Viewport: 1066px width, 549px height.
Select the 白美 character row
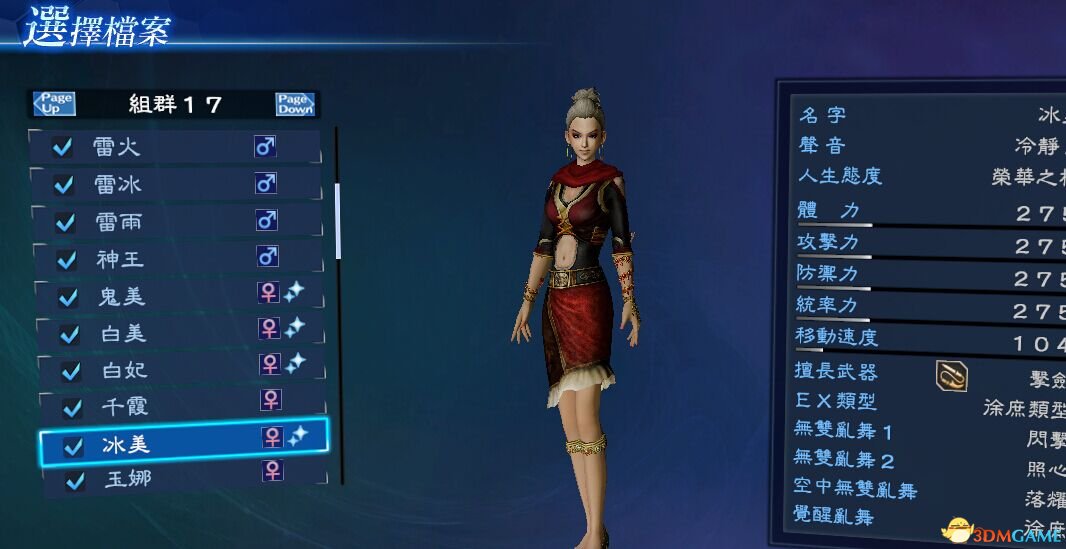point(176,332)
